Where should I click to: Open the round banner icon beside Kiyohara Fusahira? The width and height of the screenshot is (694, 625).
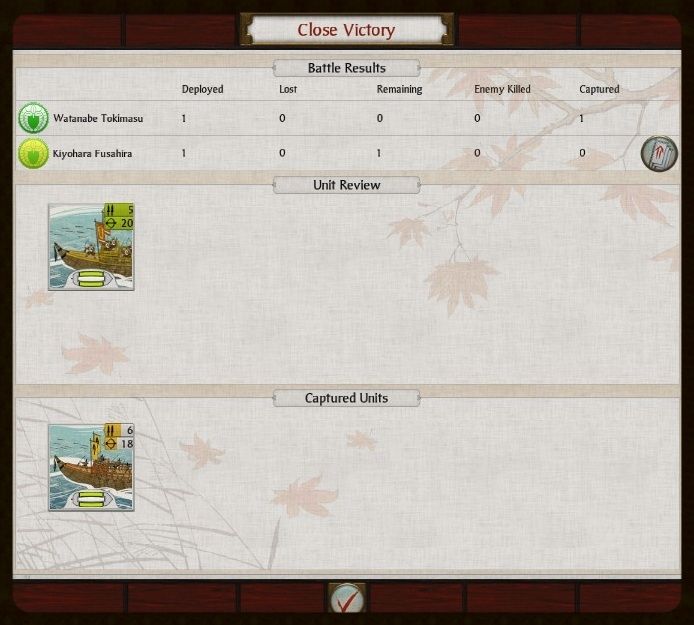point(659,153)
